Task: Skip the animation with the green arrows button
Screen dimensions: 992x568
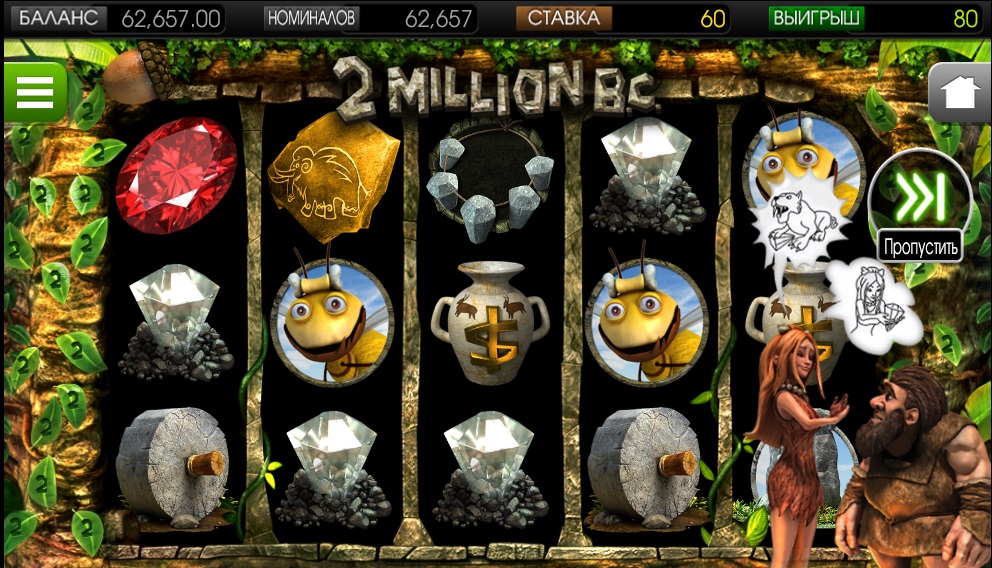Action: point(920,196)
